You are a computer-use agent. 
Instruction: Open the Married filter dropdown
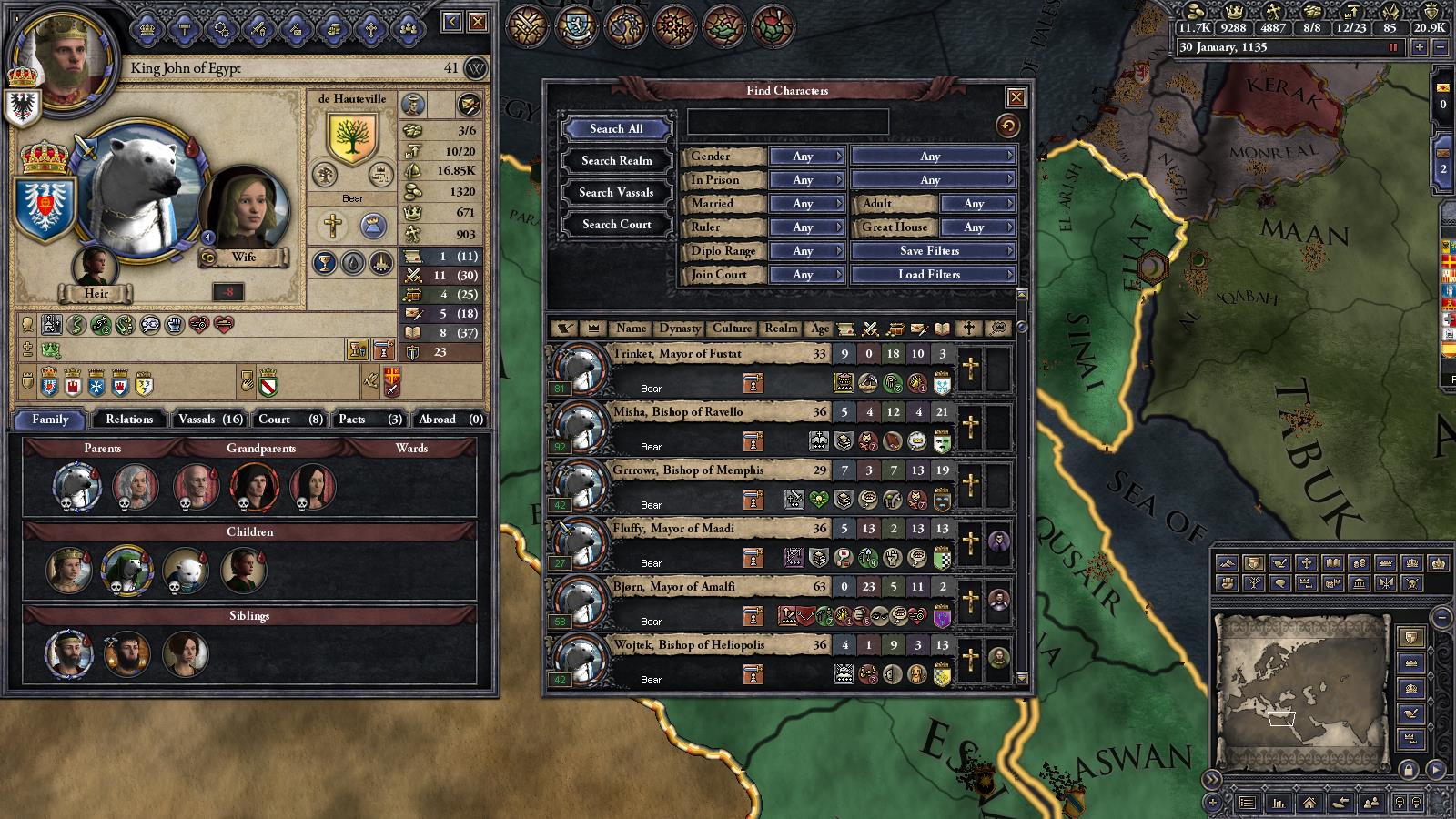[806, 204]
